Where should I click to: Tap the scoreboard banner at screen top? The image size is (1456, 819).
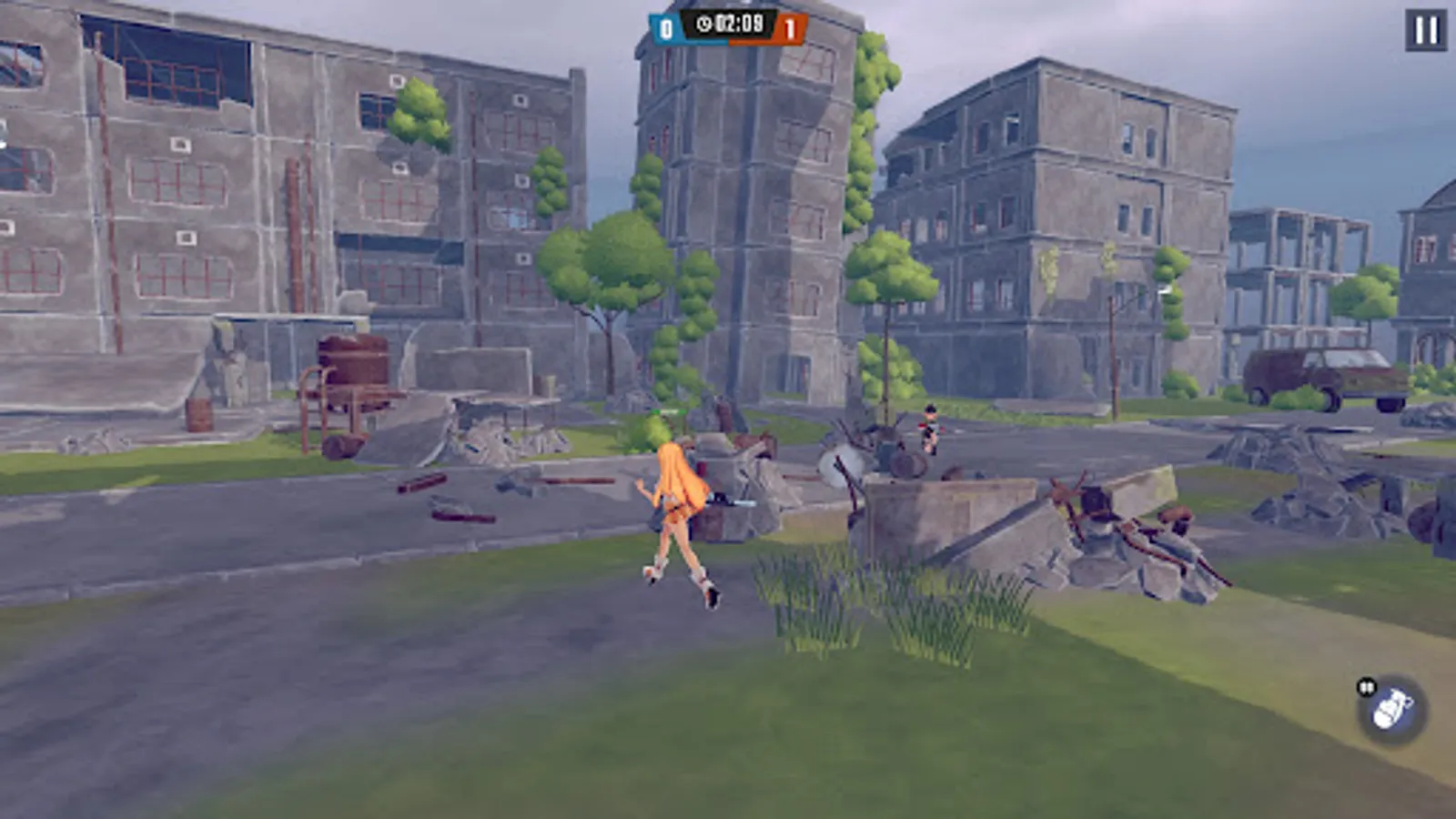[726, 25]
